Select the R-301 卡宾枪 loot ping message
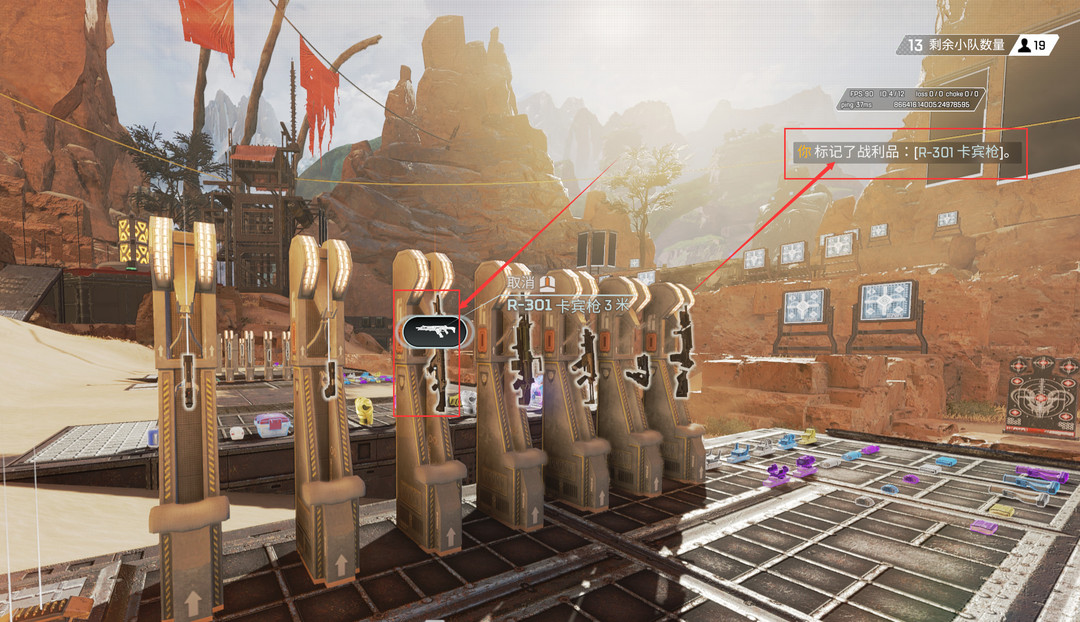1080x622 pixels. click(x=908, y=153)
